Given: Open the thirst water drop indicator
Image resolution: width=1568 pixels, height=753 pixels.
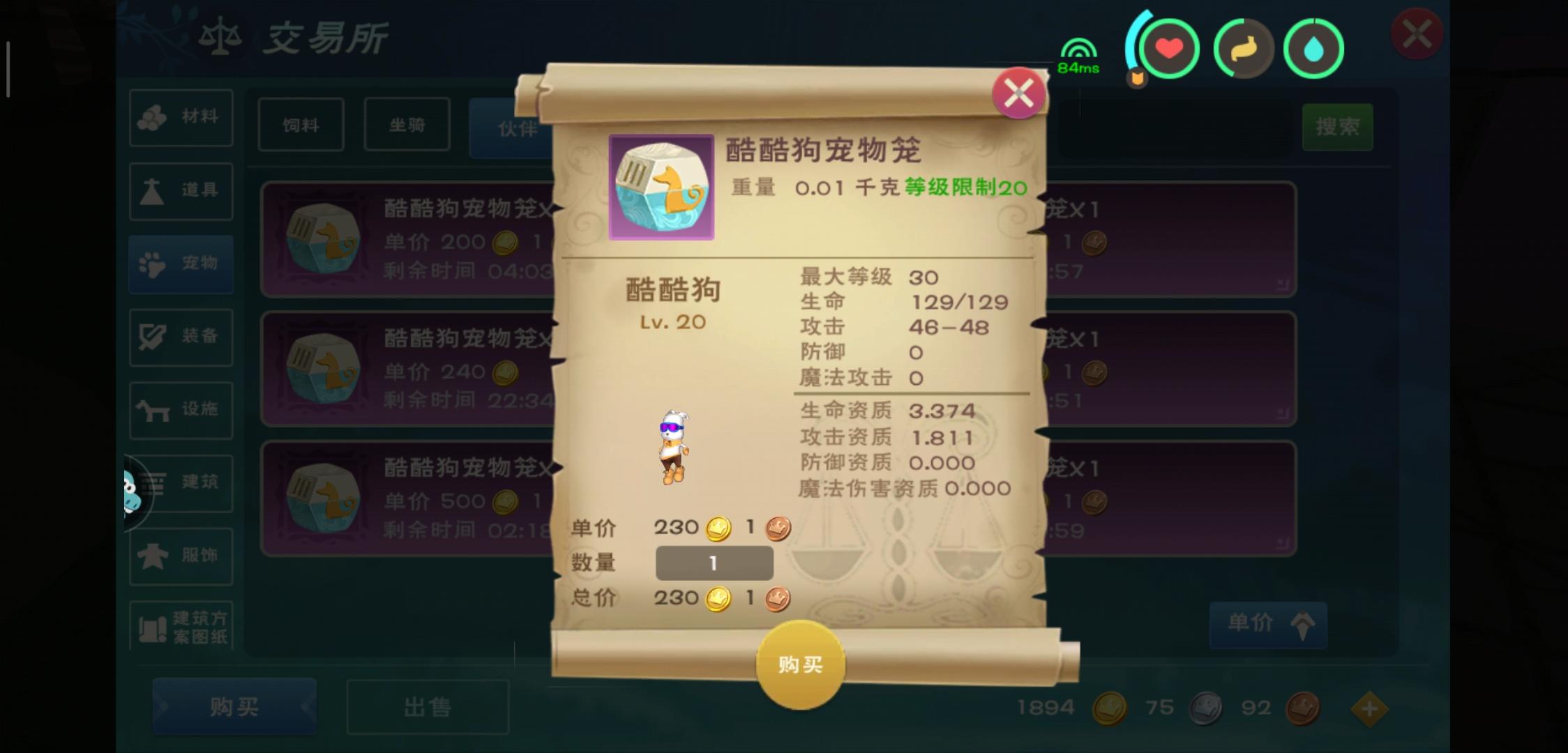Looking at the screenshot, I should point(1314,47).
